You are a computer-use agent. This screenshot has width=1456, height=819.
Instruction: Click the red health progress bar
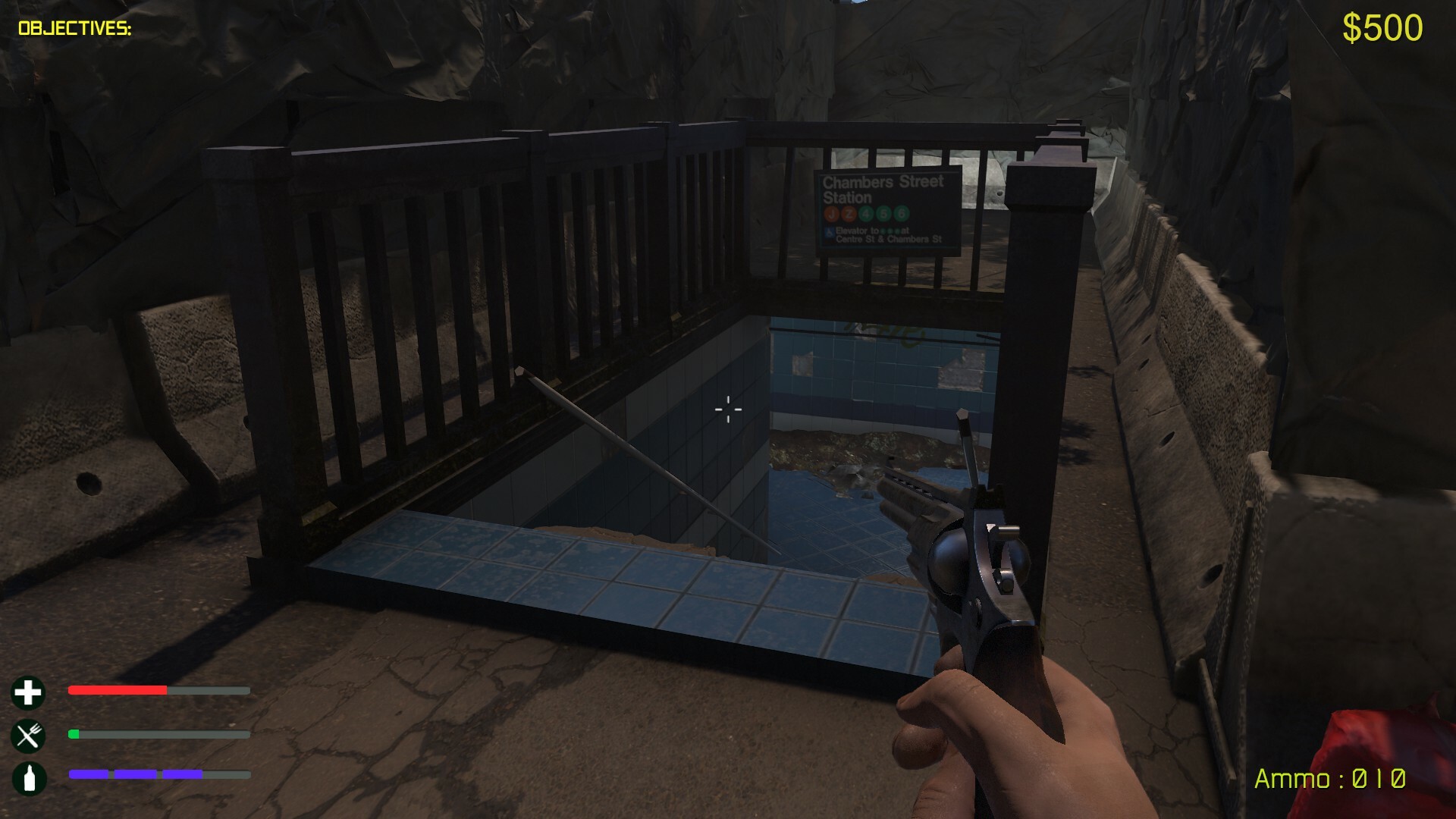118,691
